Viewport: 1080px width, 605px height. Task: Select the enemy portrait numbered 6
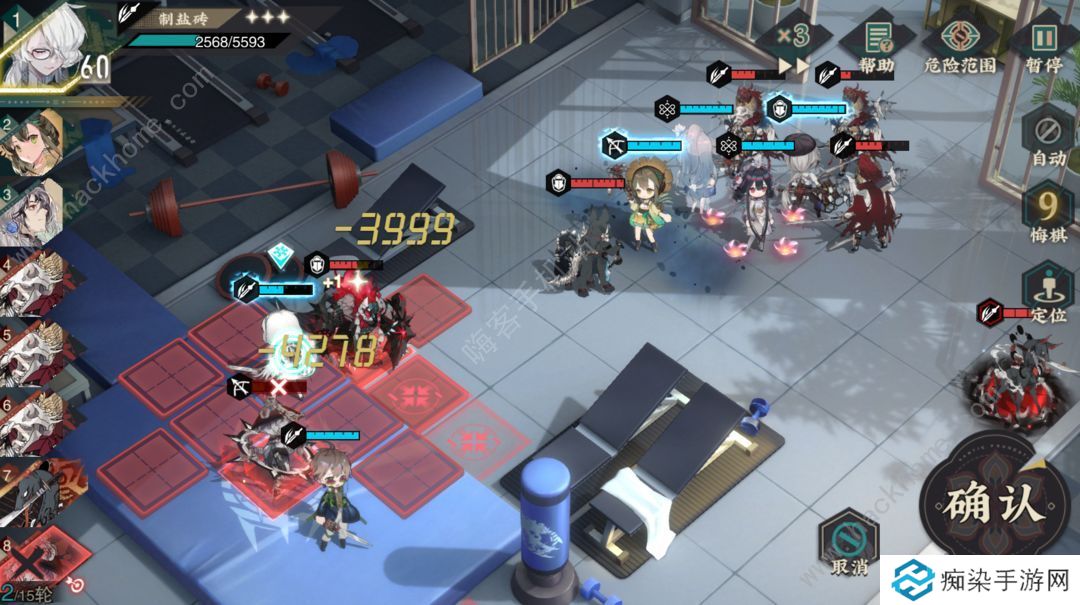32,420
